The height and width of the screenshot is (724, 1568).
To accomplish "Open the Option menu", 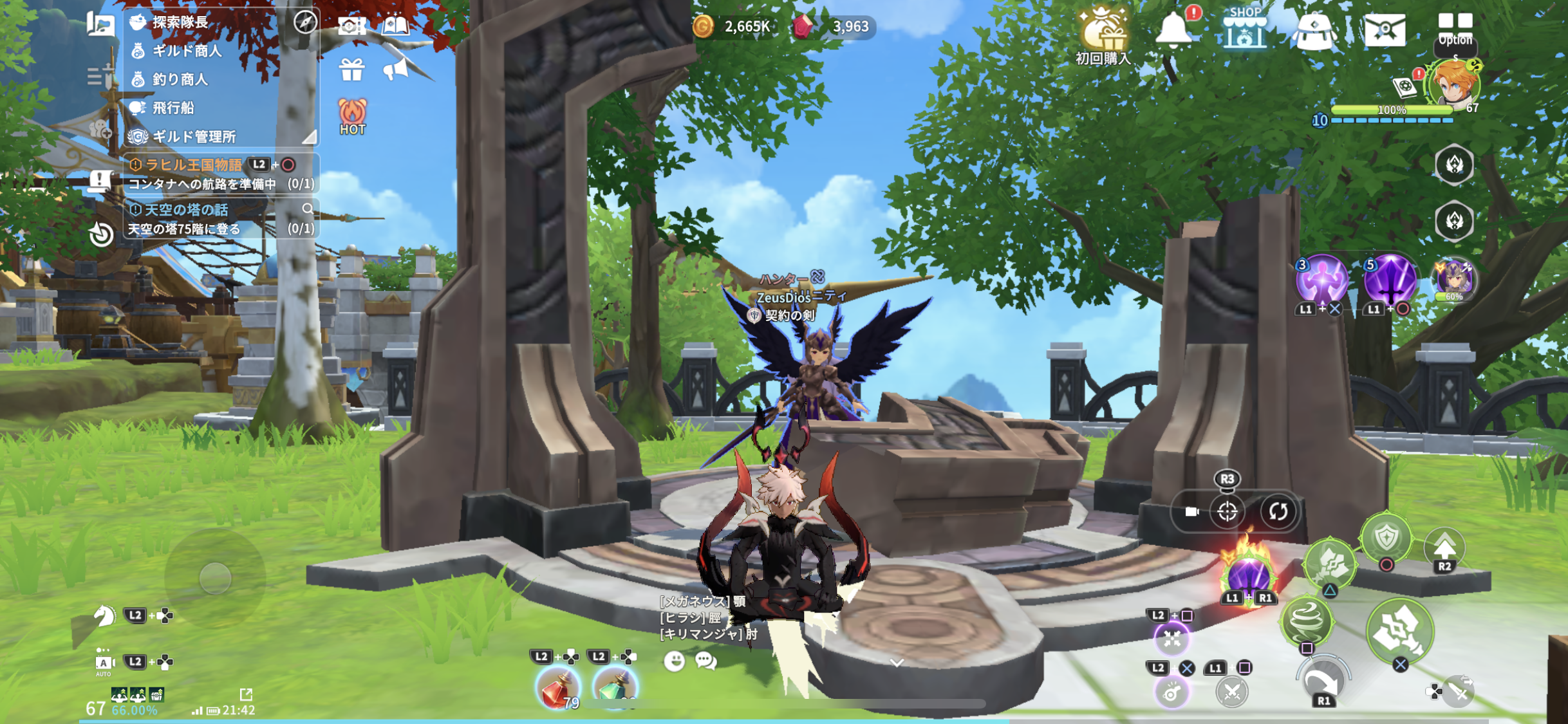I will [1455, 29].
